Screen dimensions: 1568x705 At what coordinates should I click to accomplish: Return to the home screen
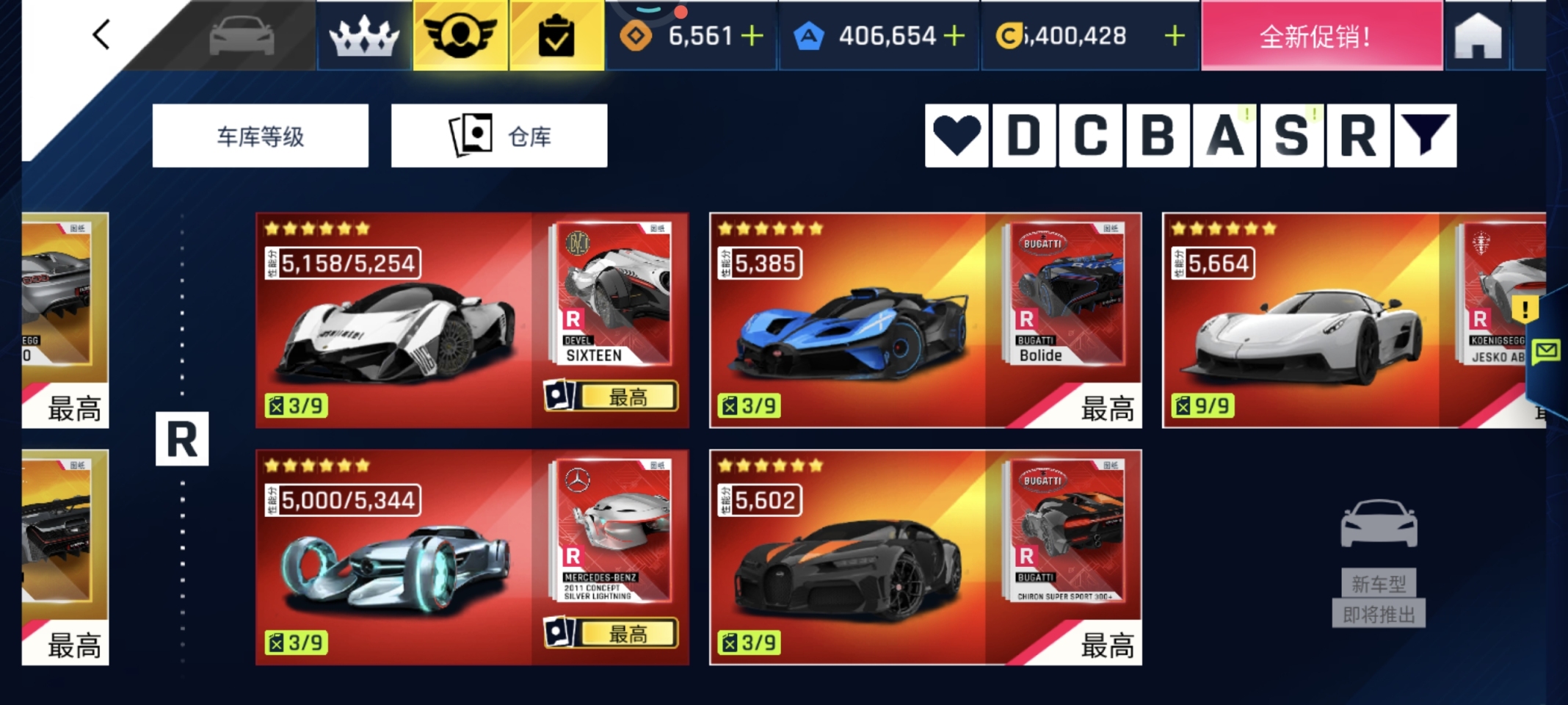pos(1478,37)
